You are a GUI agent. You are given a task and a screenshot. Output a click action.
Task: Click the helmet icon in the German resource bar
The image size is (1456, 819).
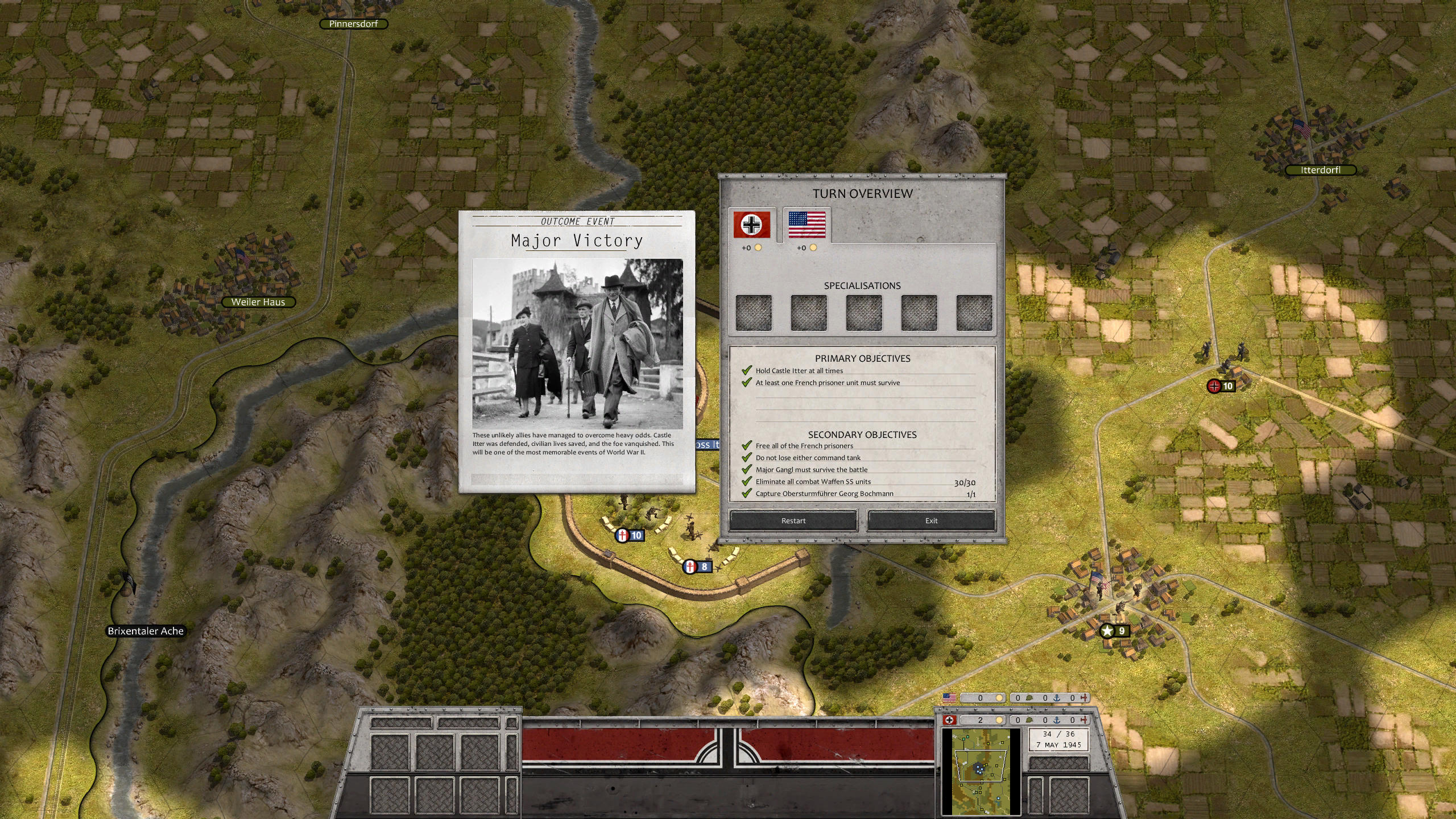click(x=1028, y=719)
